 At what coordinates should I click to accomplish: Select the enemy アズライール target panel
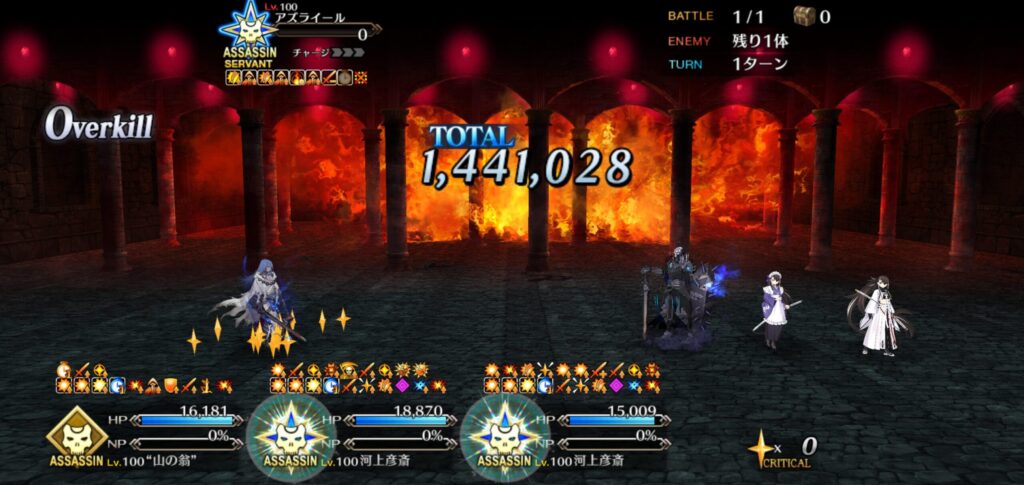(300, 38)
